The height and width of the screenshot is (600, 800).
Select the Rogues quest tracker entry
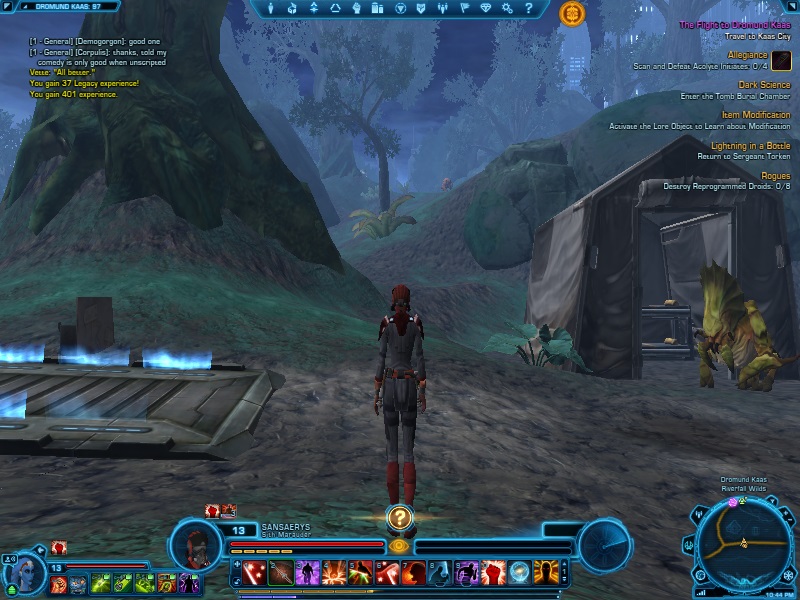[776, 175]
